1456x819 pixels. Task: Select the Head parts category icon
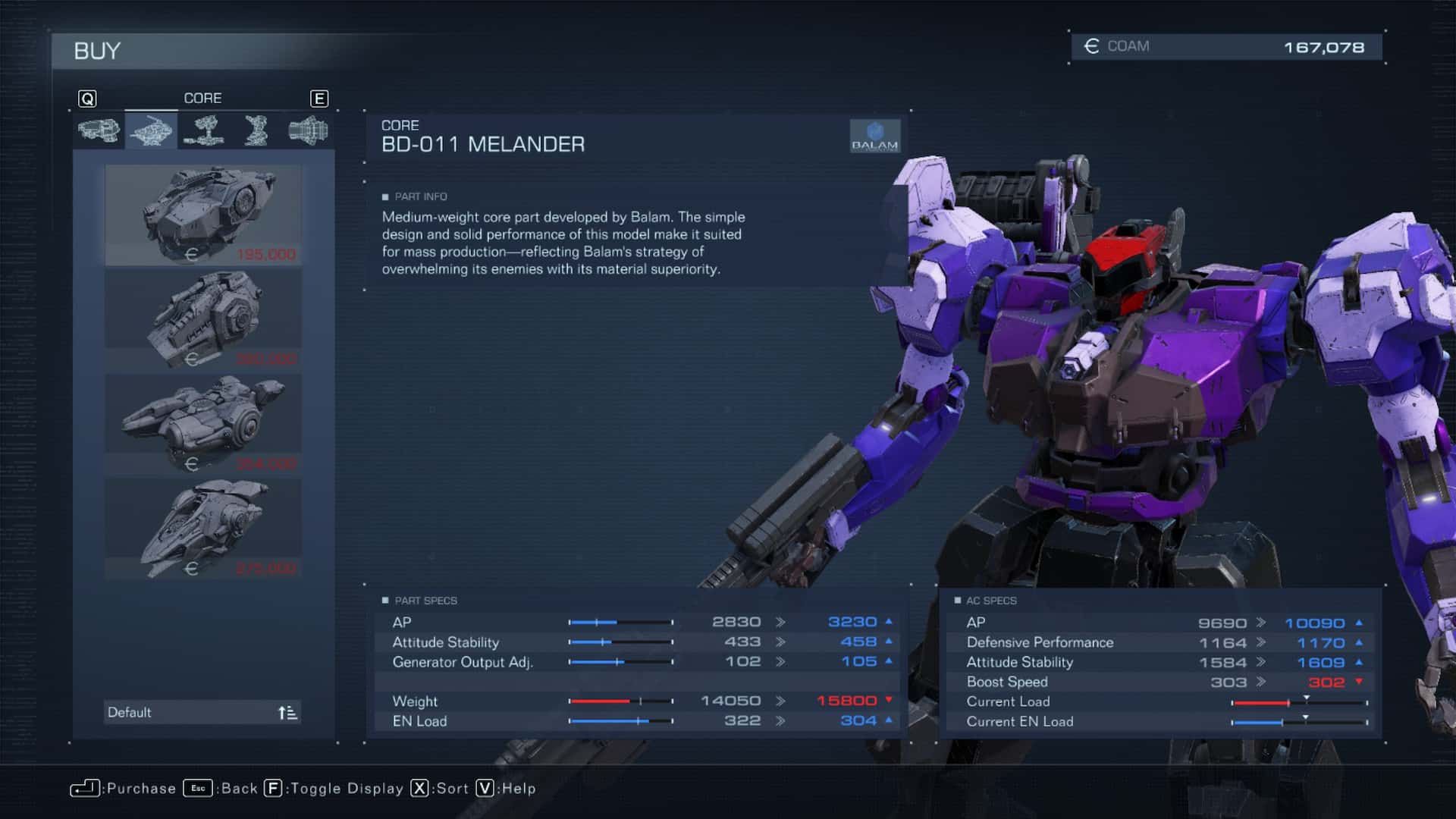tap(97, 129)
